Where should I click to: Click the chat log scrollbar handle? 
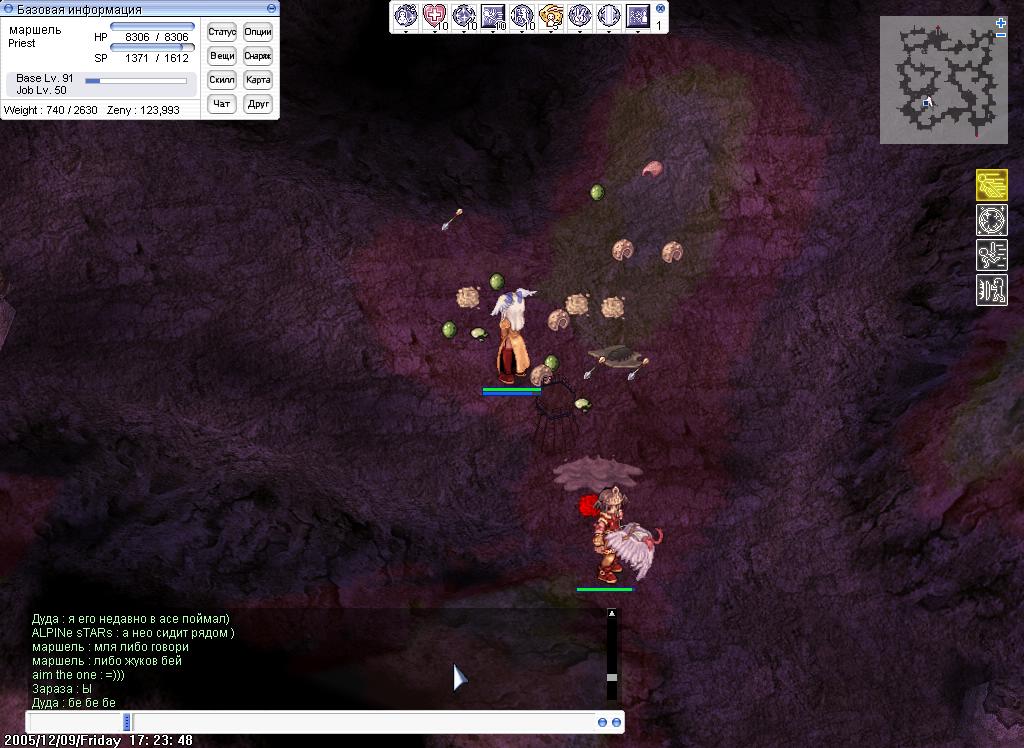[612, 677]
